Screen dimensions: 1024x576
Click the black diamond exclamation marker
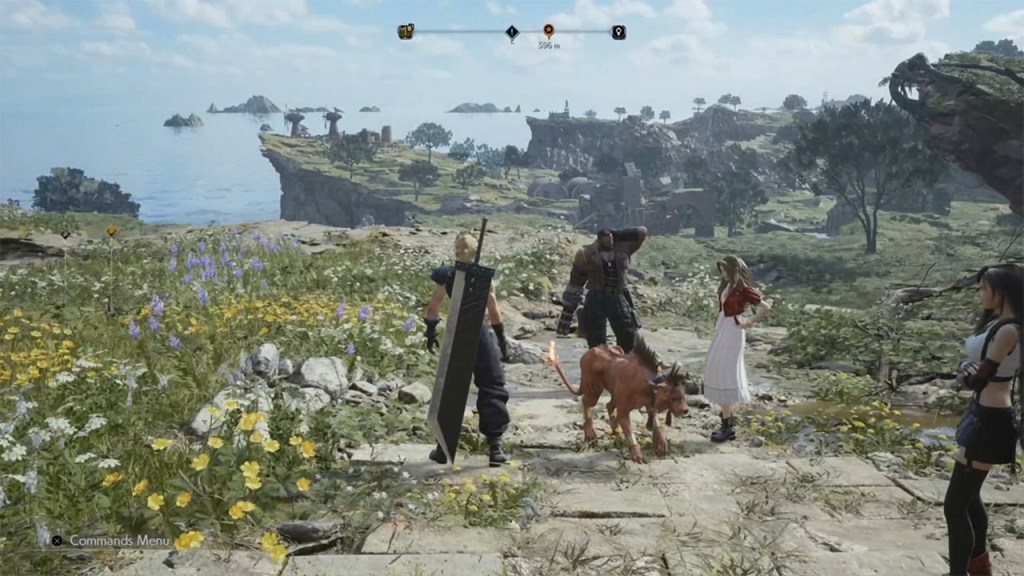coord(512,33)
